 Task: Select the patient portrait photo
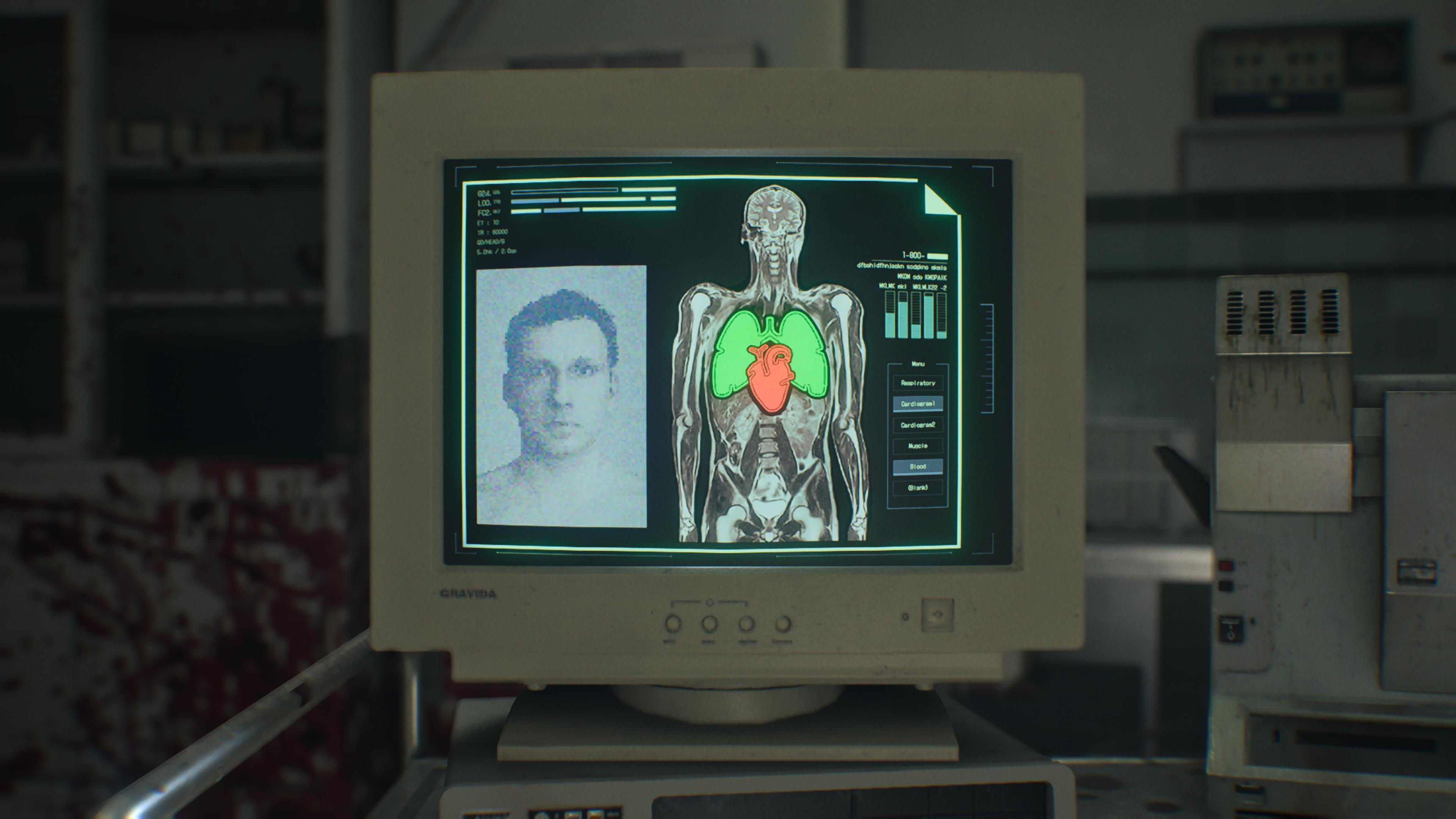point(561,395)
